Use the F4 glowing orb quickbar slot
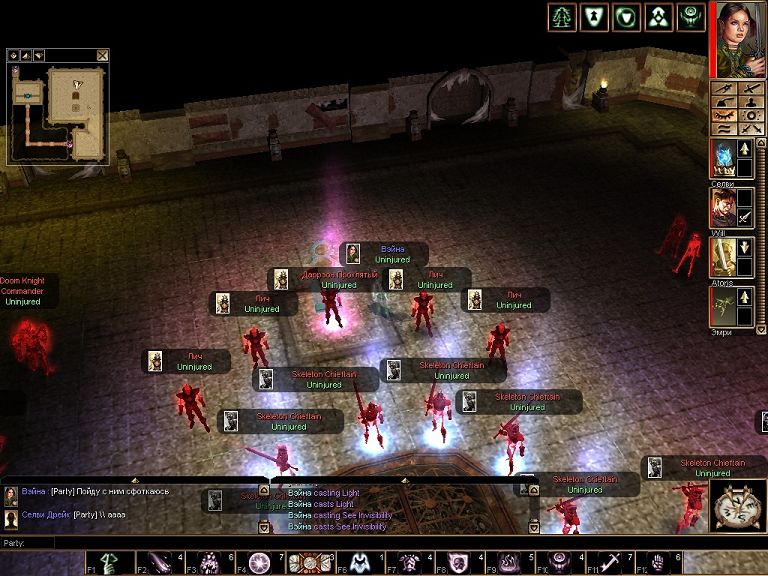The image size is (768, 576). (260, 562)
